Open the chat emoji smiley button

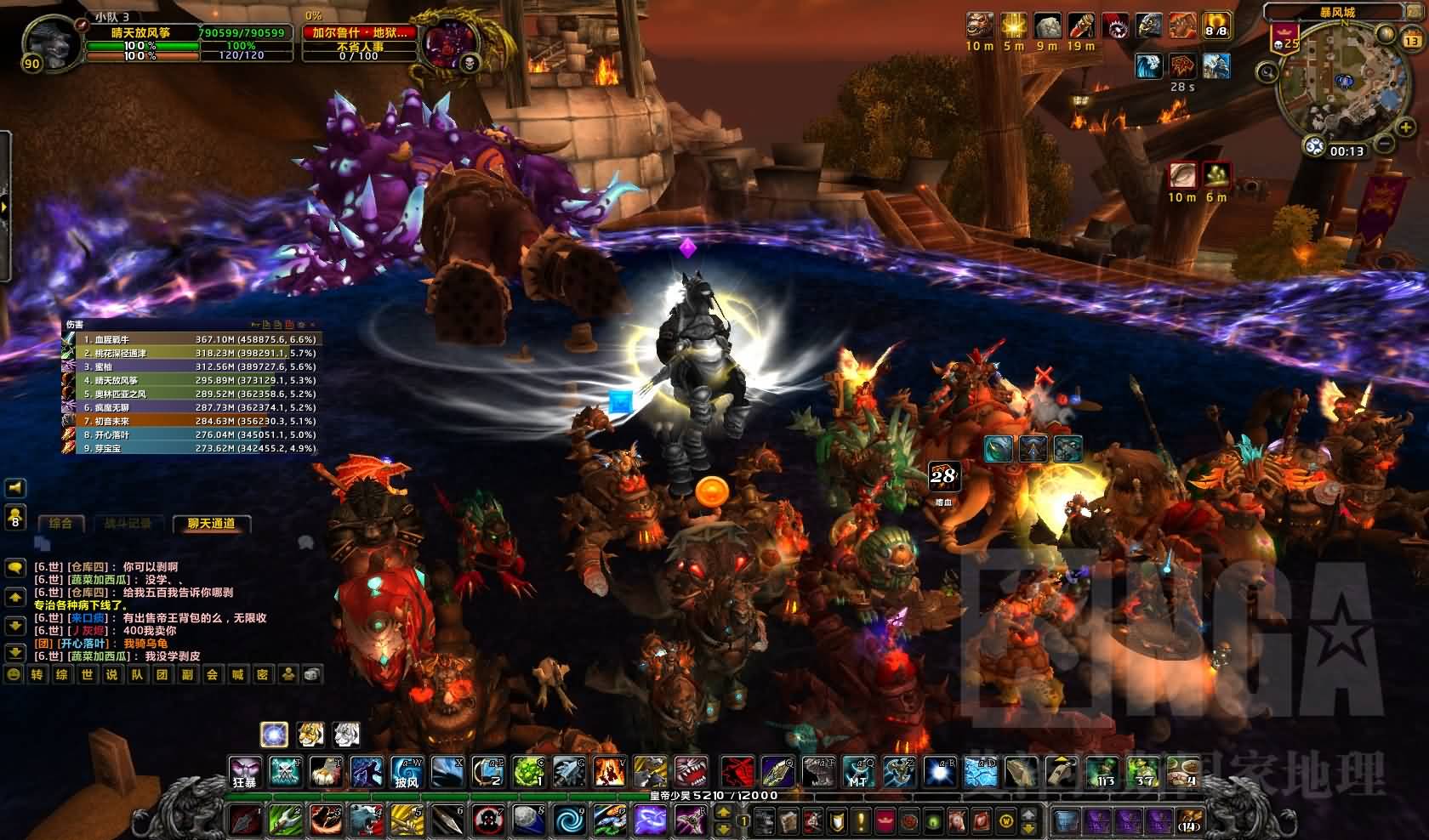click(x=13, y=675)
